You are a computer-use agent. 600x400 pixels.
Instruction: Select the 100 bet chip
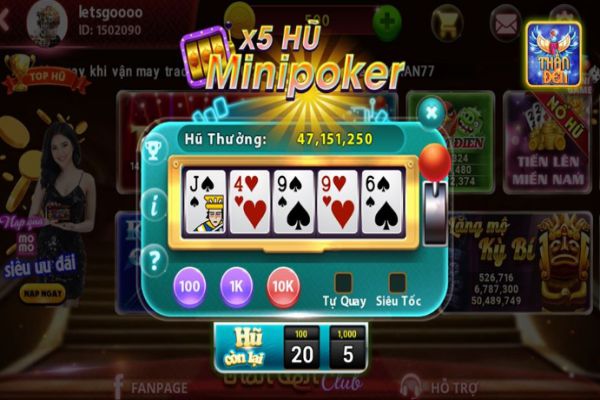point(190,287)
